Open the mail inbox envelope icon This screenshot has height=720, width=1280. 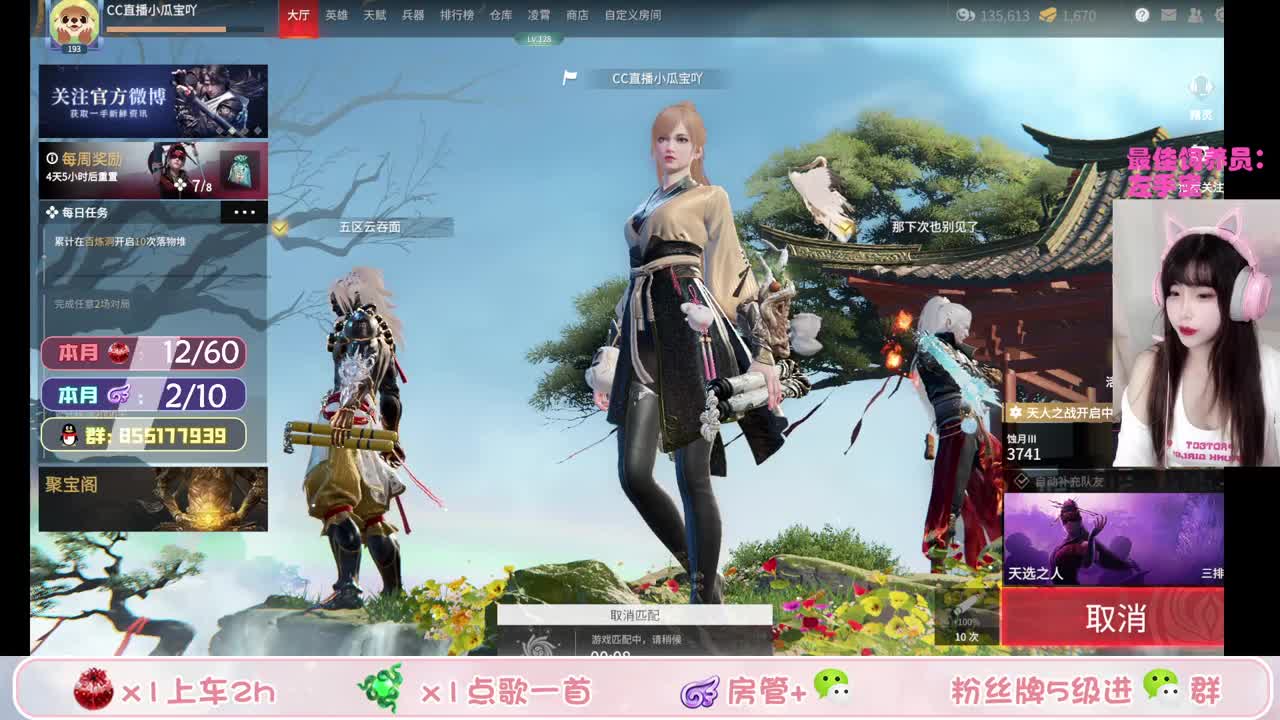pyautogui.click(x=1169, y=14)
